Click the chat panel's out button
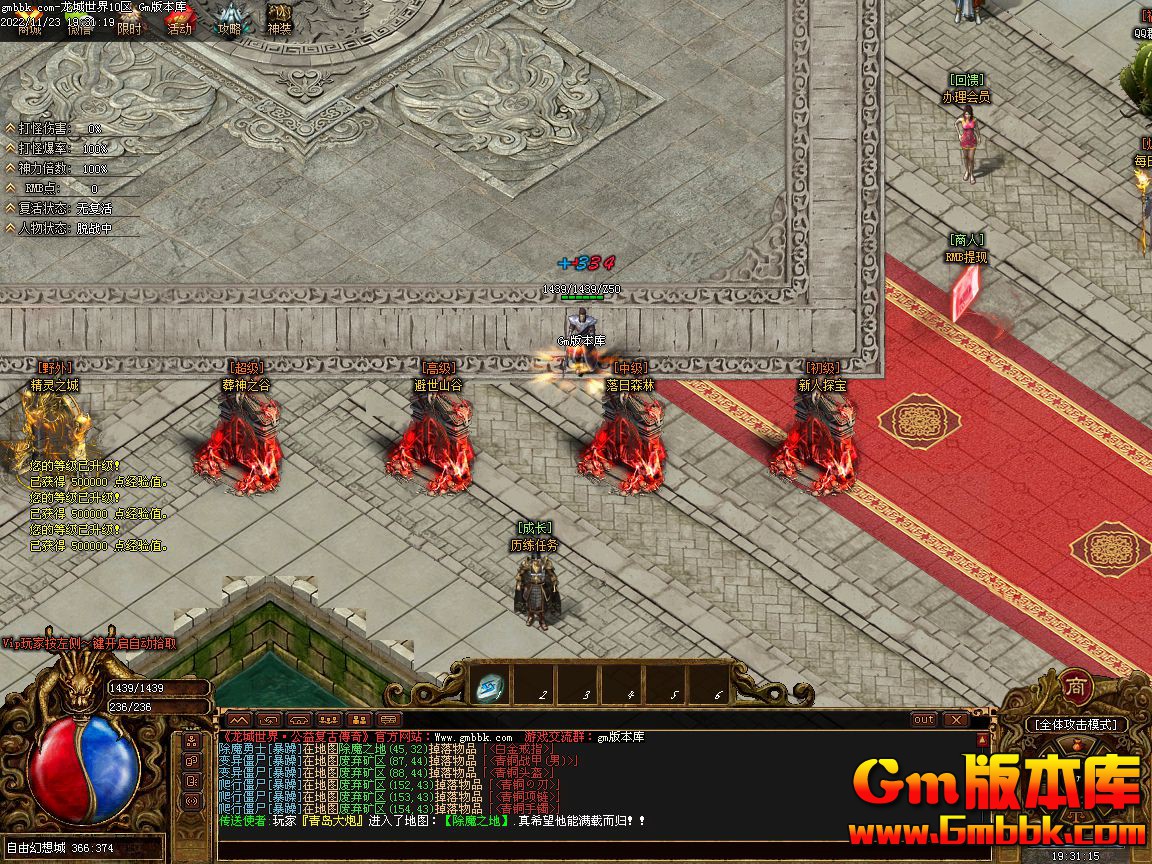The image size is (1152, 864). point(924,719)
